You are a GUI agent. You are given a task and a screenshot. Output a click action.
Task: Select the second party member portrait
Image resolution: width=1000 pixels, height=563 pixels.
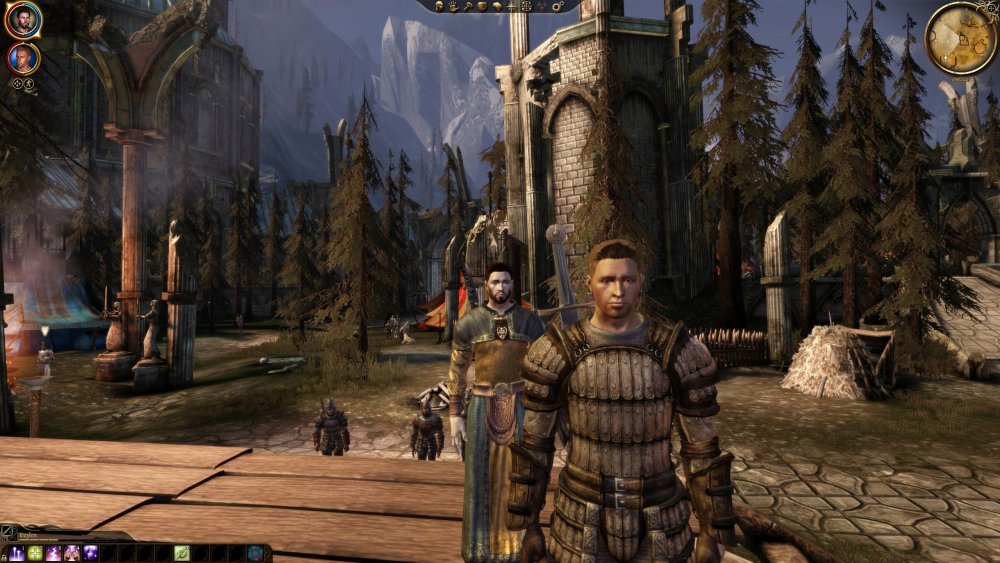[22, 58]
